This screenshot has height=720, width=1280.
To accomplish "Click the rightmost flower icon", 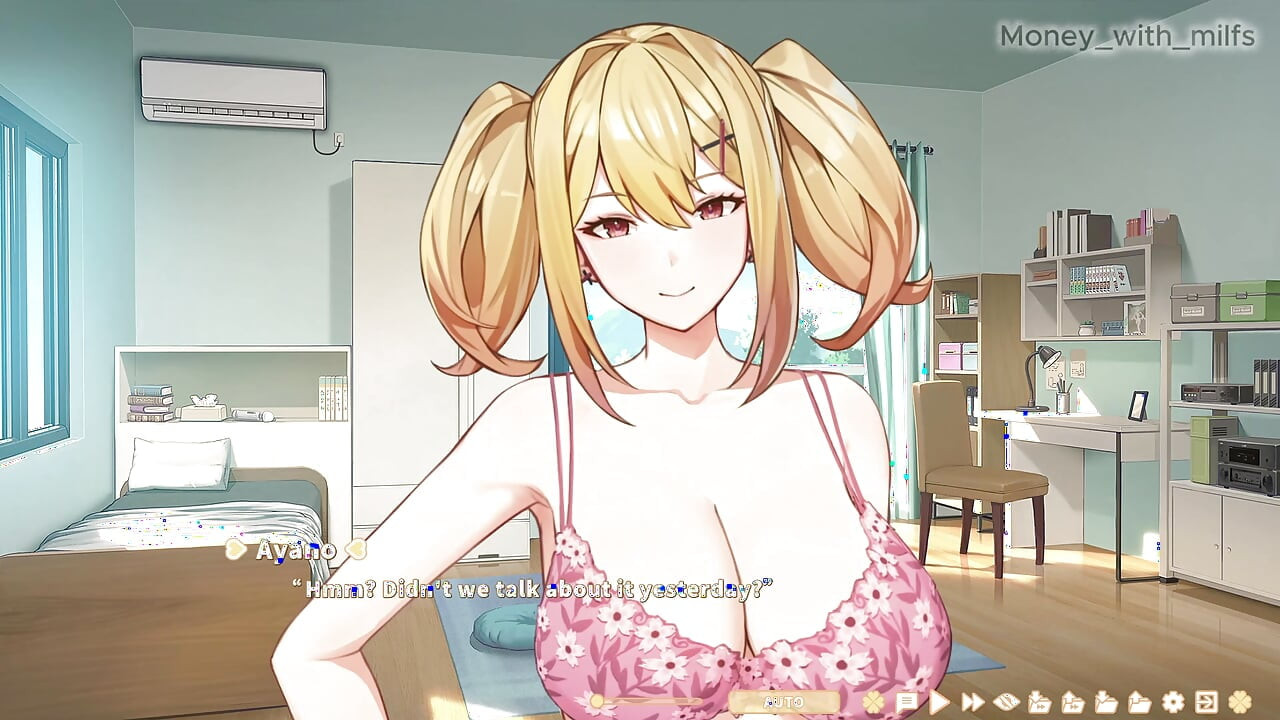I will pyautogui.click(x=1240, y=701).
